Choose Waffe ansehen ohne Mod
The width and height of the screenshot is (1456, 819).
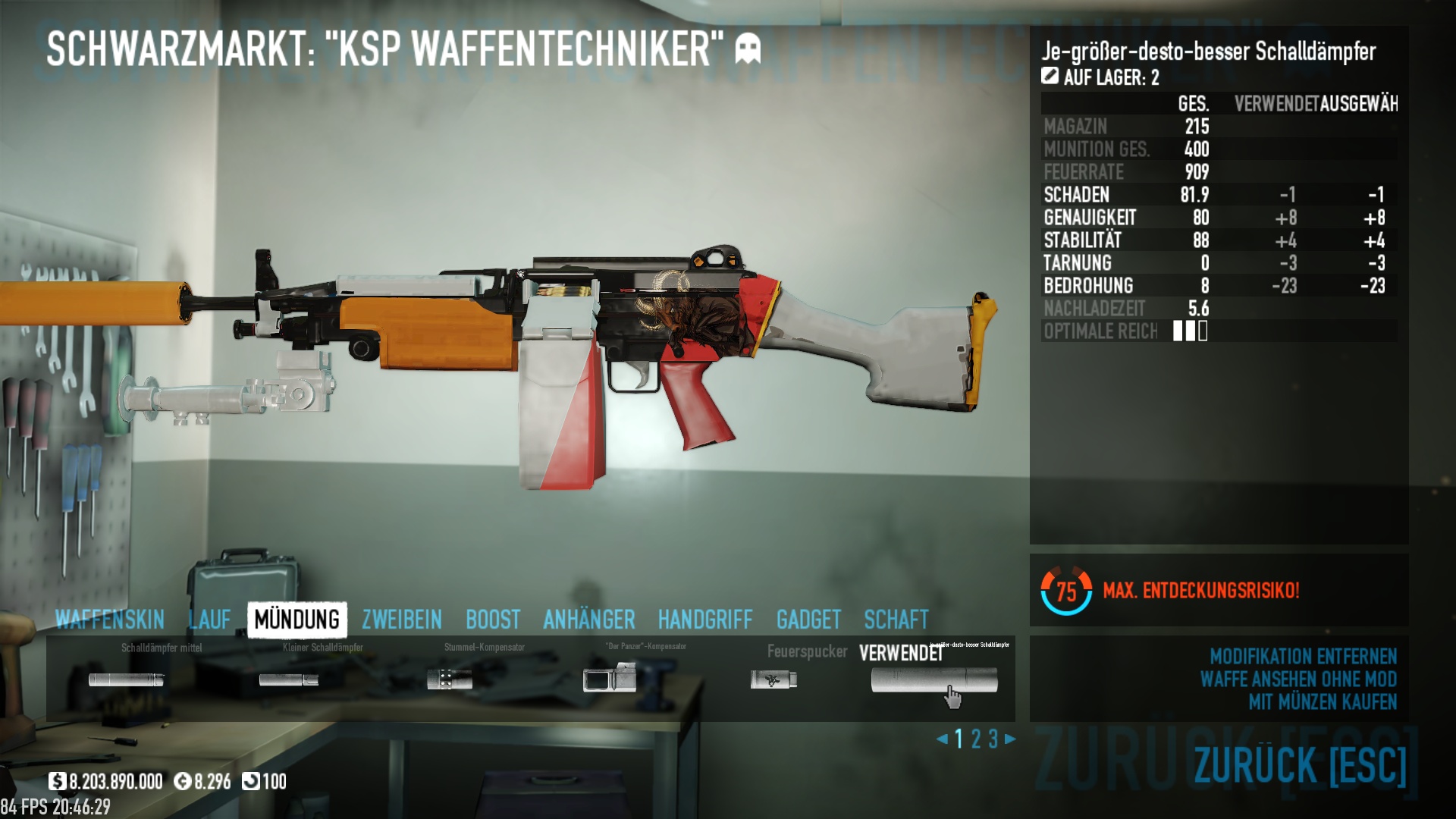tap(1298, 679)
